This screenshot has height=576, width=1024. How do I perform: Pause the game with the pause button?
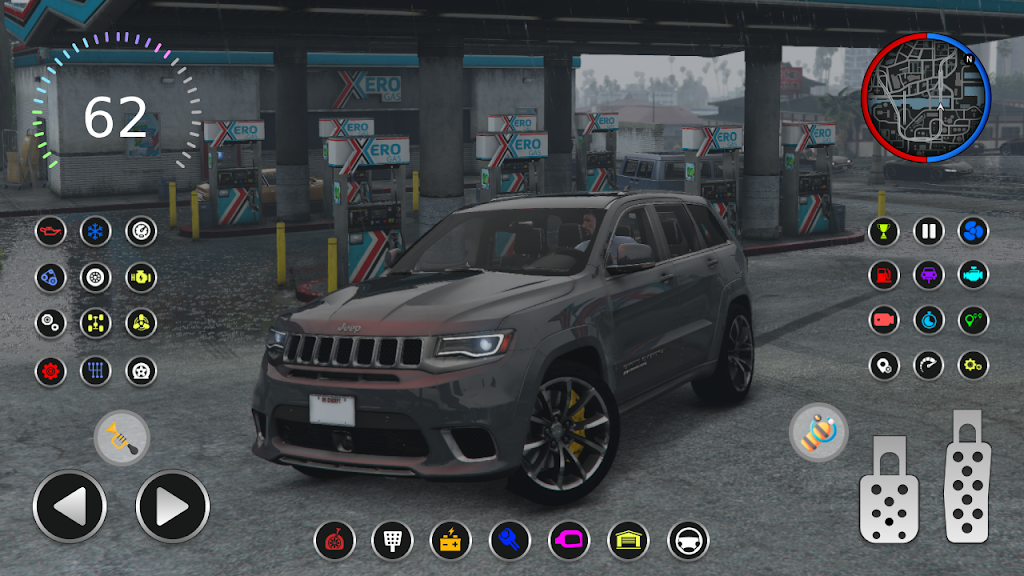(928, 232)
